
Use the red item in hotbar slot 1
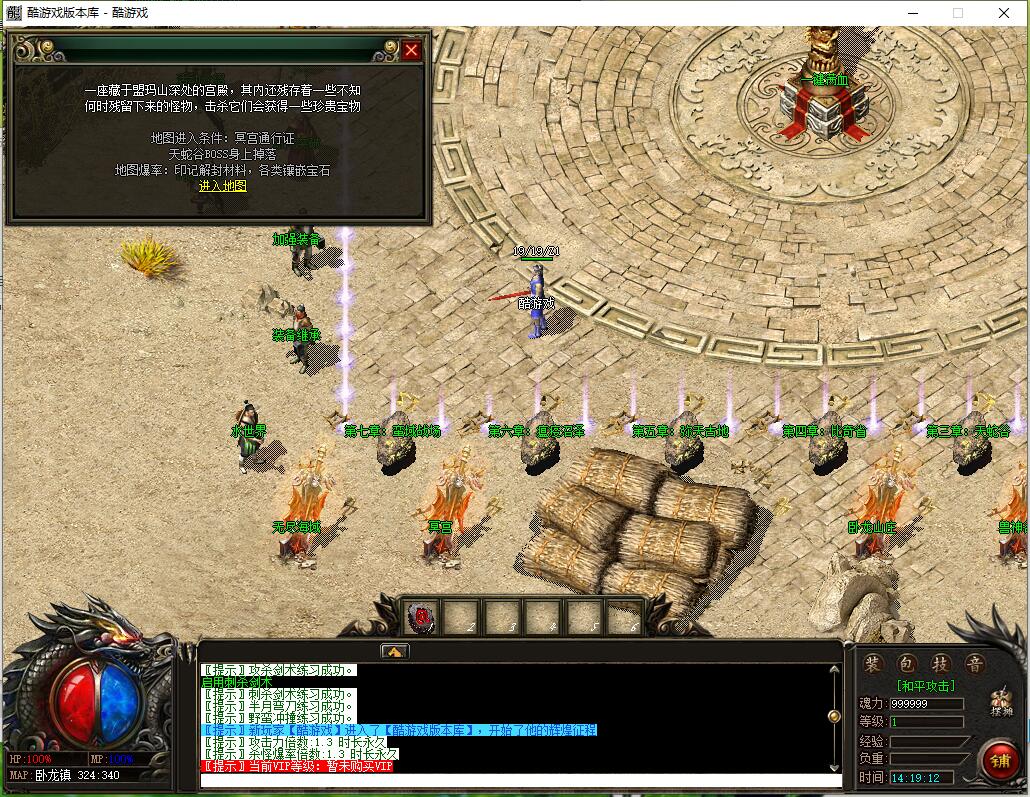click(x=423, y=617)
